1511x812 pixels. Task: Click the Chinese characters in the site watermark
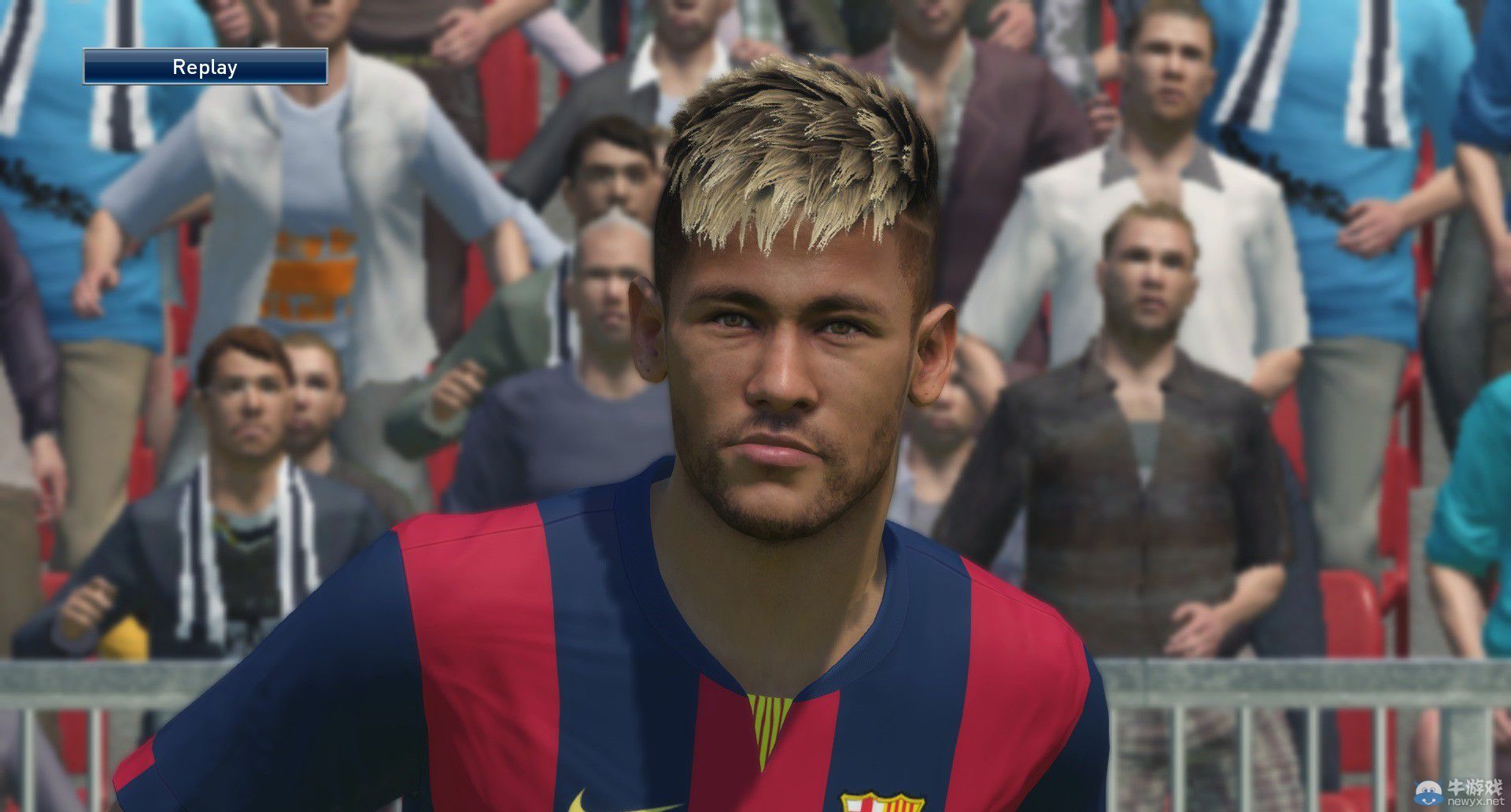click(x=1476, y=787)
